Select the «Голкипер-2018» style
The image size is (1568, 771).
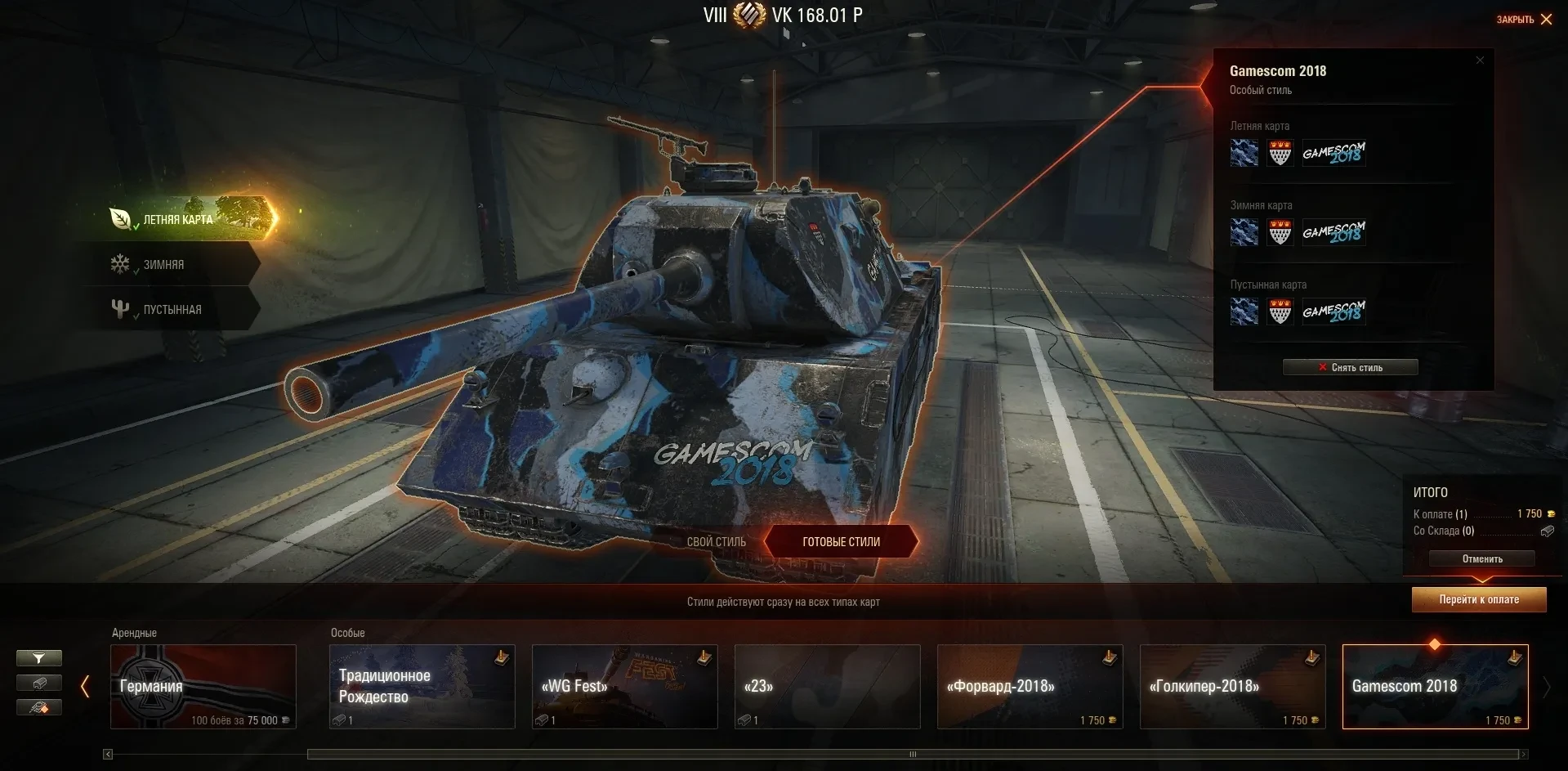(1232, 686)
